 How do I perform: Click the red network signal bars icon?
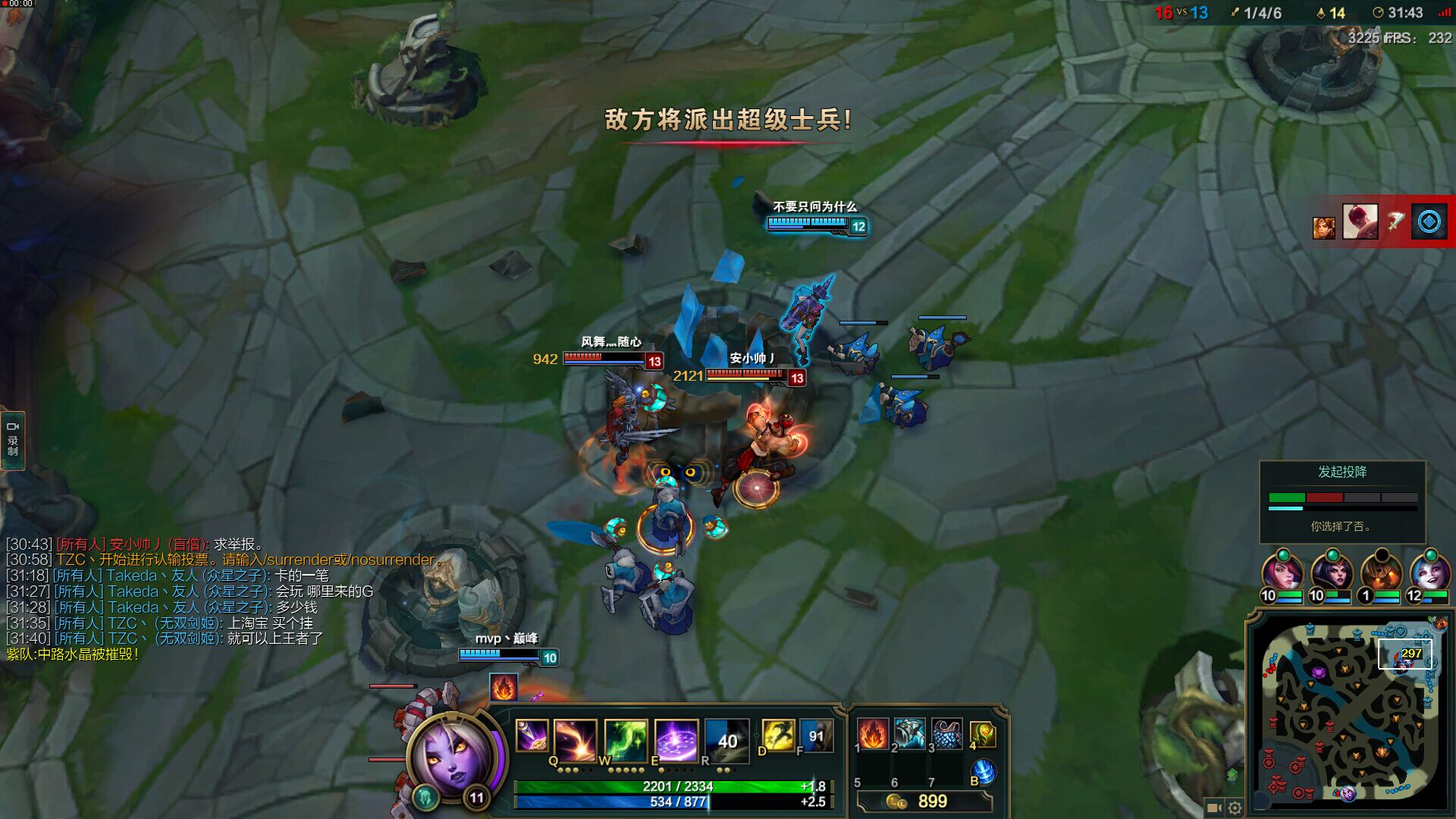pos(1443,13)
